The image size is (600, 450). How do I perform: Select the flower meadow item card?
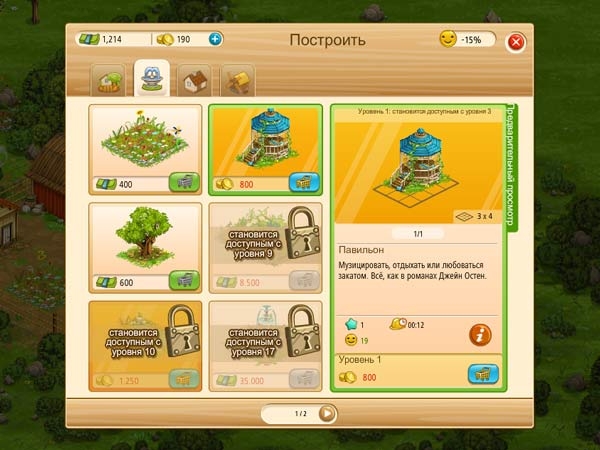click(x=145, y=140)
